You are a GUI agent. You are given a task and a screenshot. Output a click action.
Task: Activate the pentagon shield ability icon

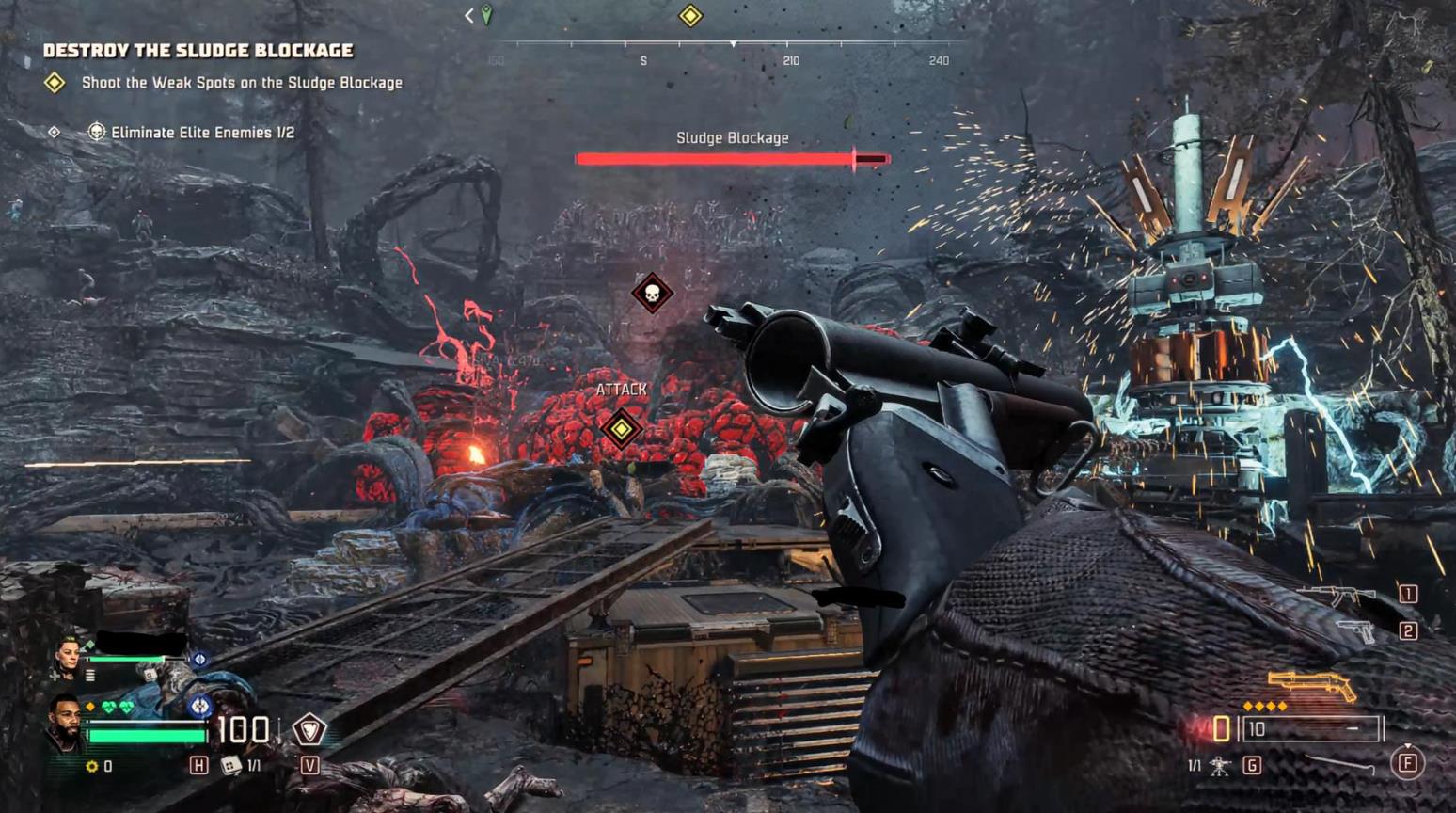click(309, 729)
